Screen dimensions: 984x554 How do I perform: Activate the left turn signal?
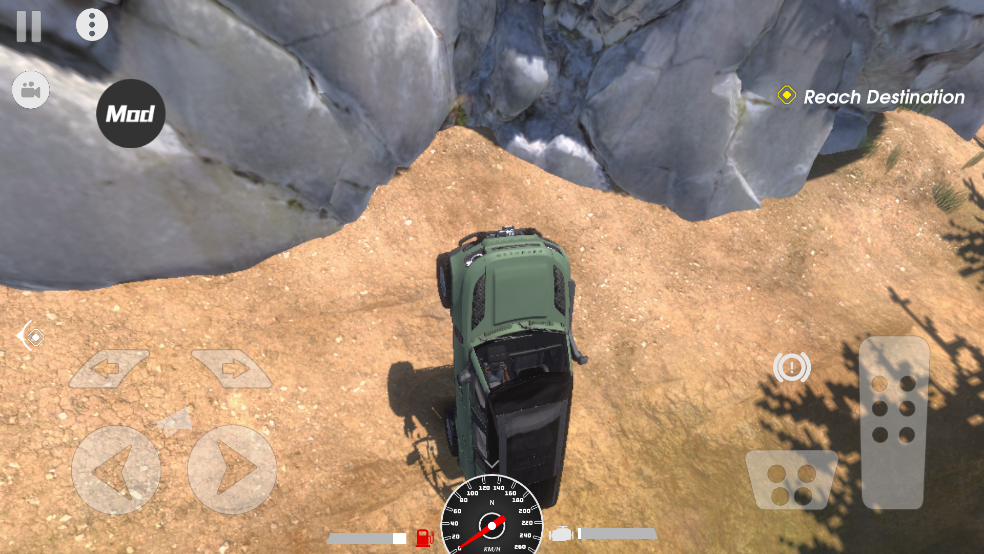(x=108, y=369)
